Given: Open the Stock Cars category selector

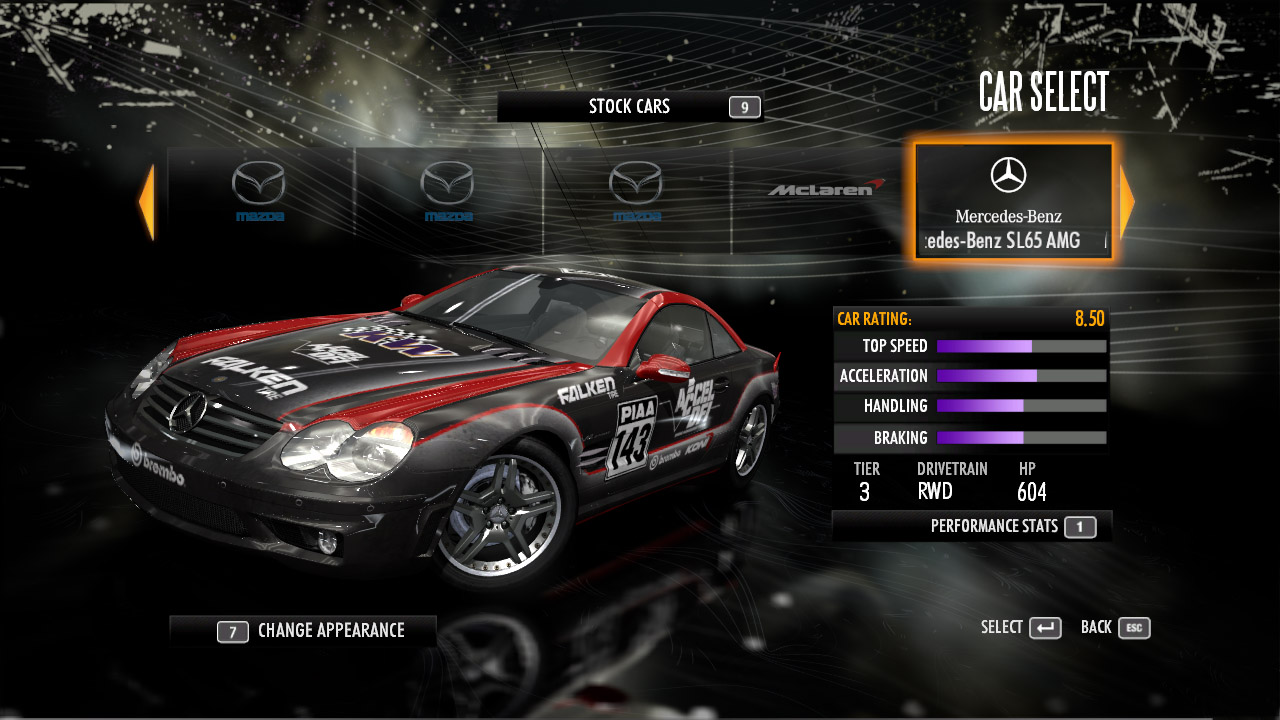Looking at the screenshot, I should 630,107.
